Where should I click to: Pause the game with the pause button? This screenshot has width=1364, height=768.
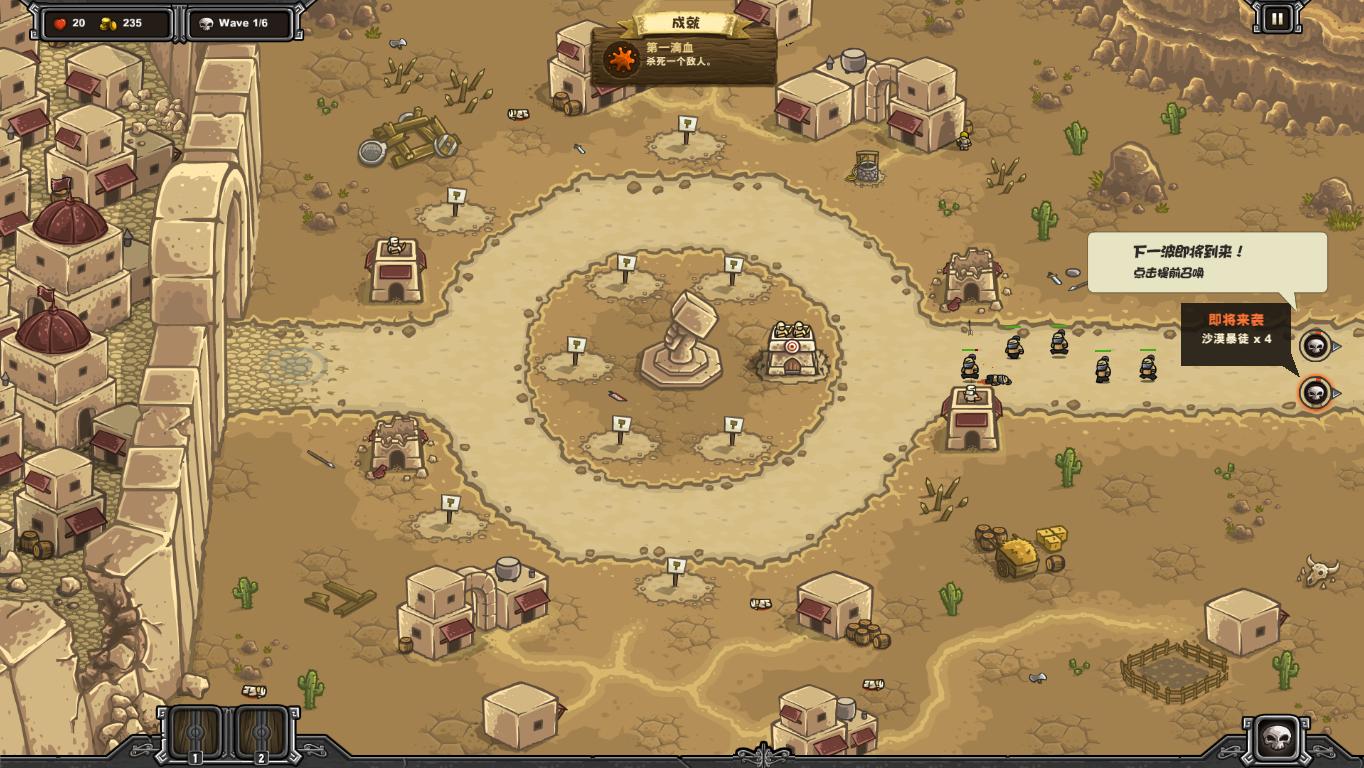(1277, 18)
